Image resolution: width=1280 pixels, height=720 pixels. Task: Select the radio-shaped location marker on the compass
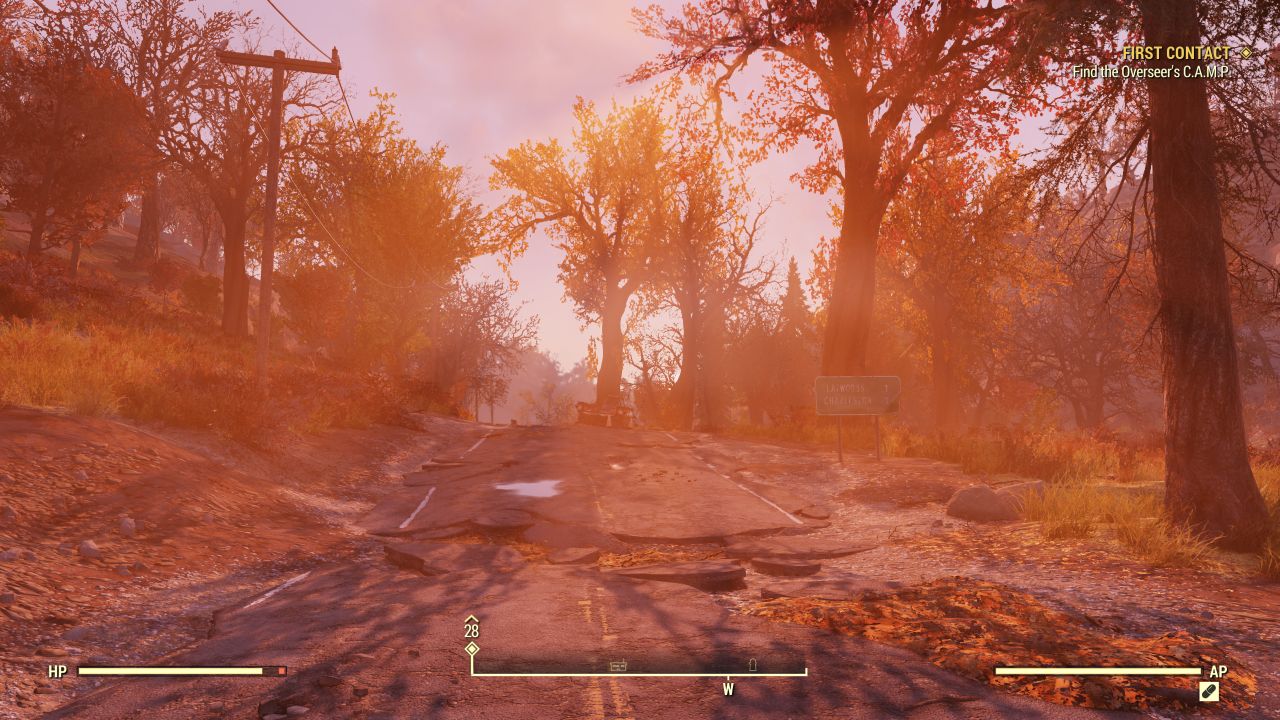[618, 666]
